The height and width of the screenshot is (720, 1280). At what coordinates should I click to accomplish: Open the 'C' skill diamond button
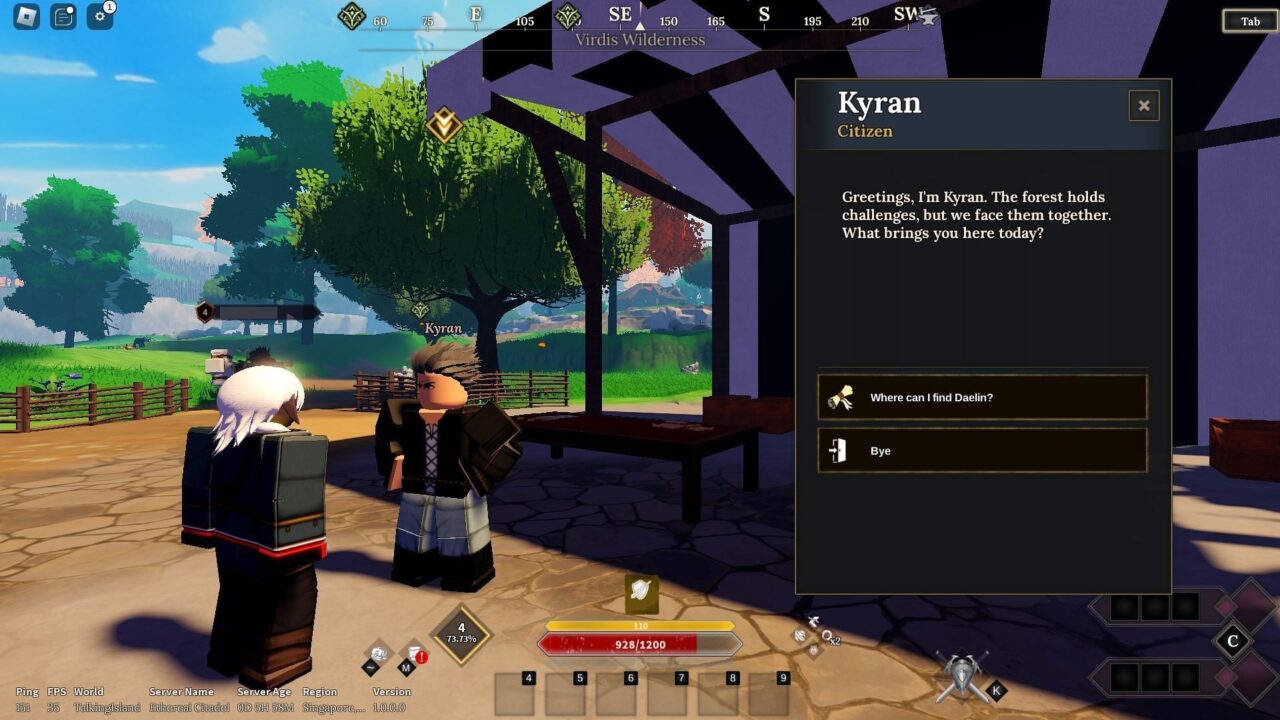click(1235, 640)
